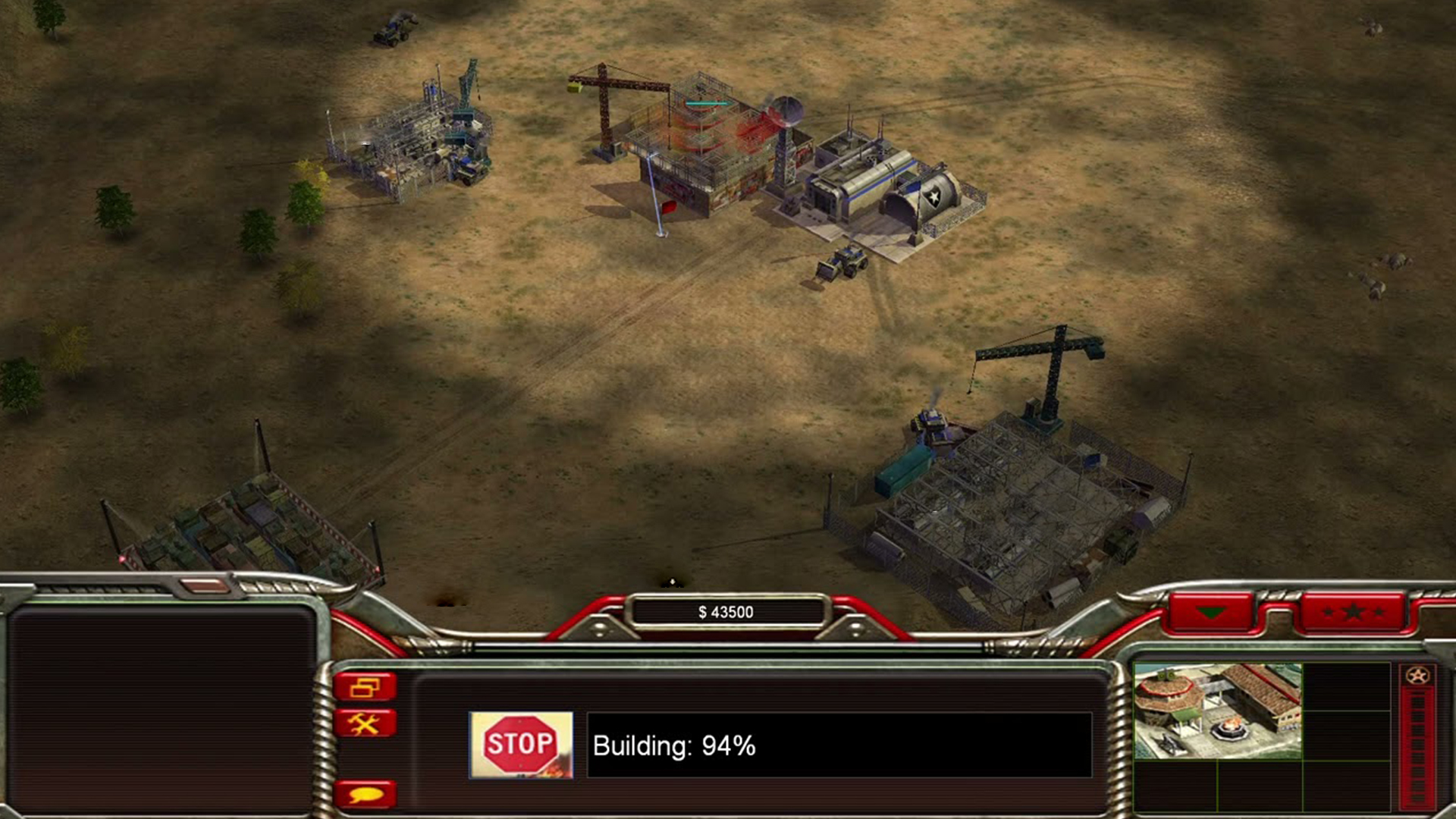Cancel construction with the STOP sign button
The width and height of the screenshot is (1456, 819).
521,745
